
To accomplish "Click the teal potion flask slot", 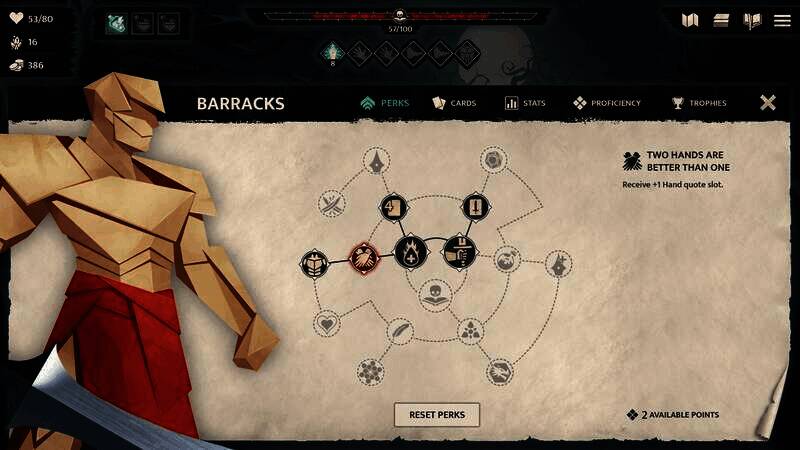I will tap(118, 23).
